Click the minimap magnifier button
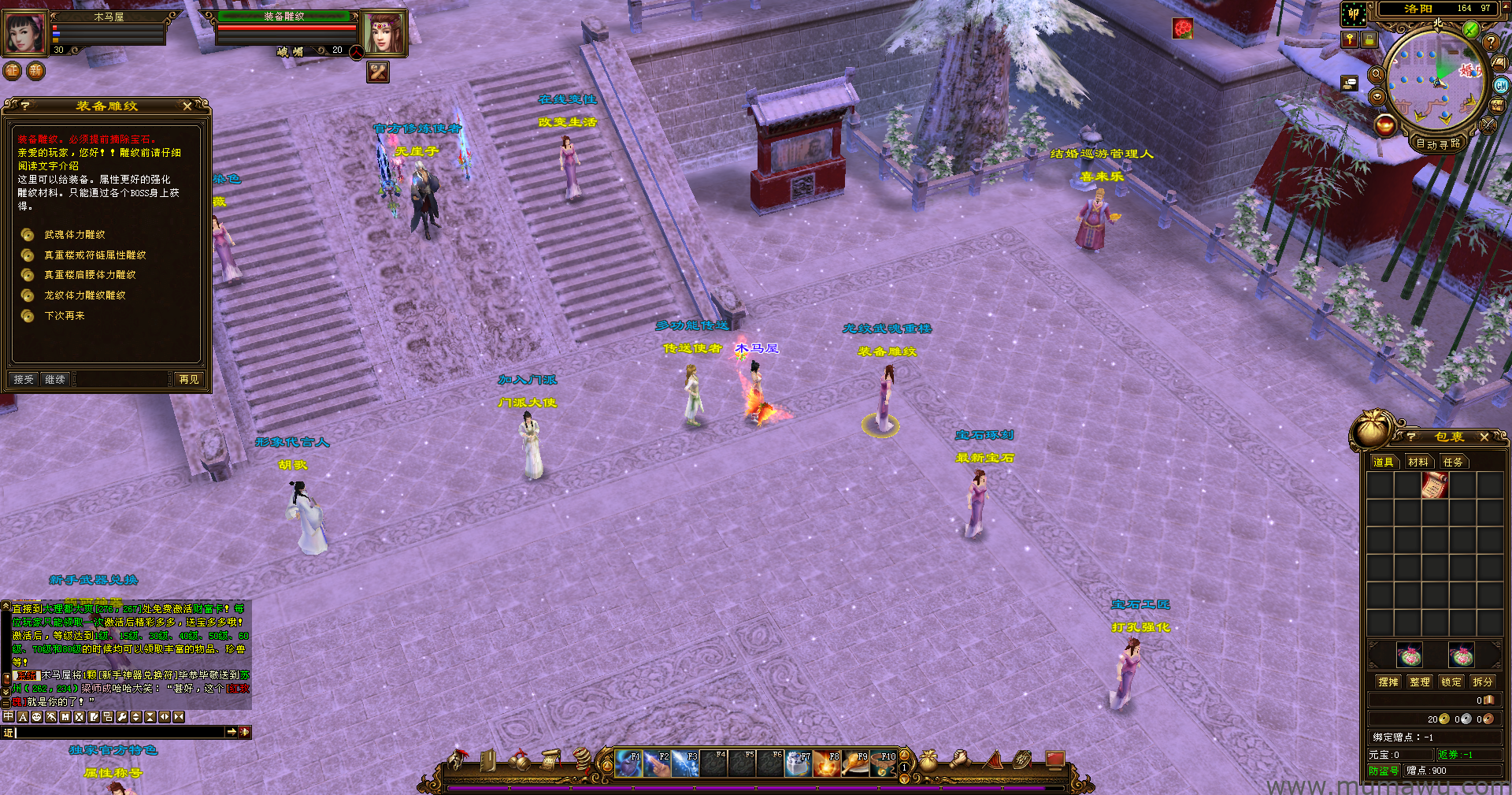This screenshot has height=795, width=1512. click(x=1377, y=74)
